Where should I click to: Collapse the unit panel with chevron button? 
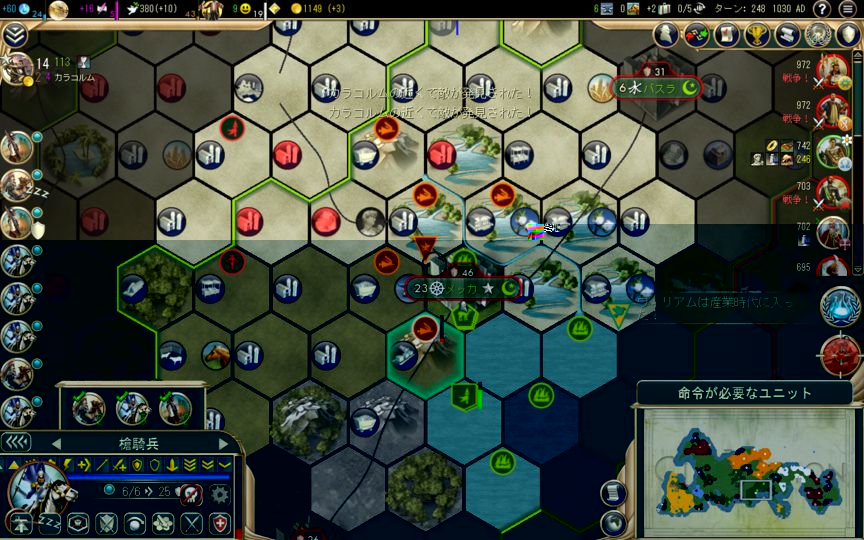tap(15, 442)
